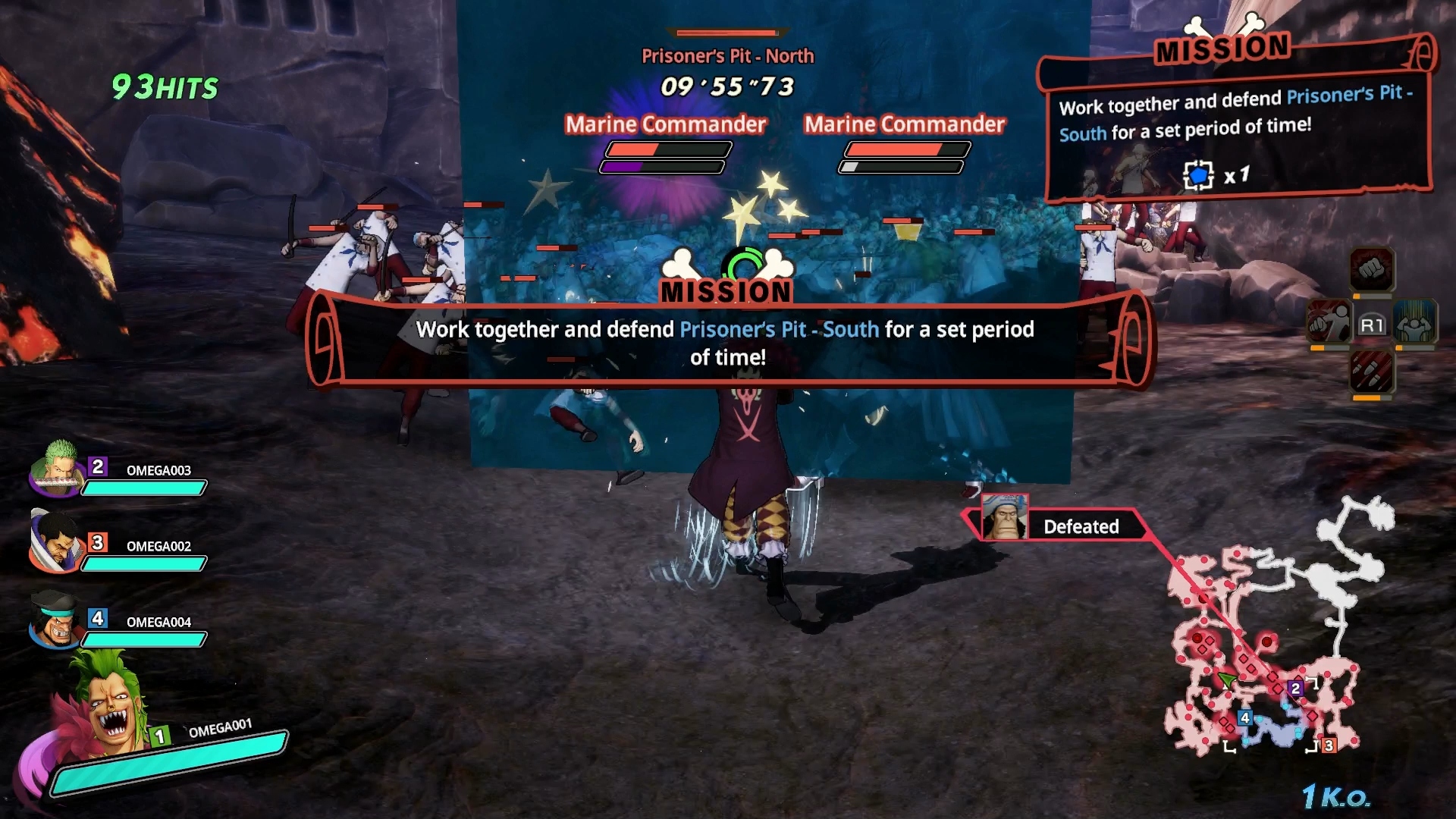Click the blue territory objective icon
This screenshot has height=819, width=1456.
(x=1198, y=176)
